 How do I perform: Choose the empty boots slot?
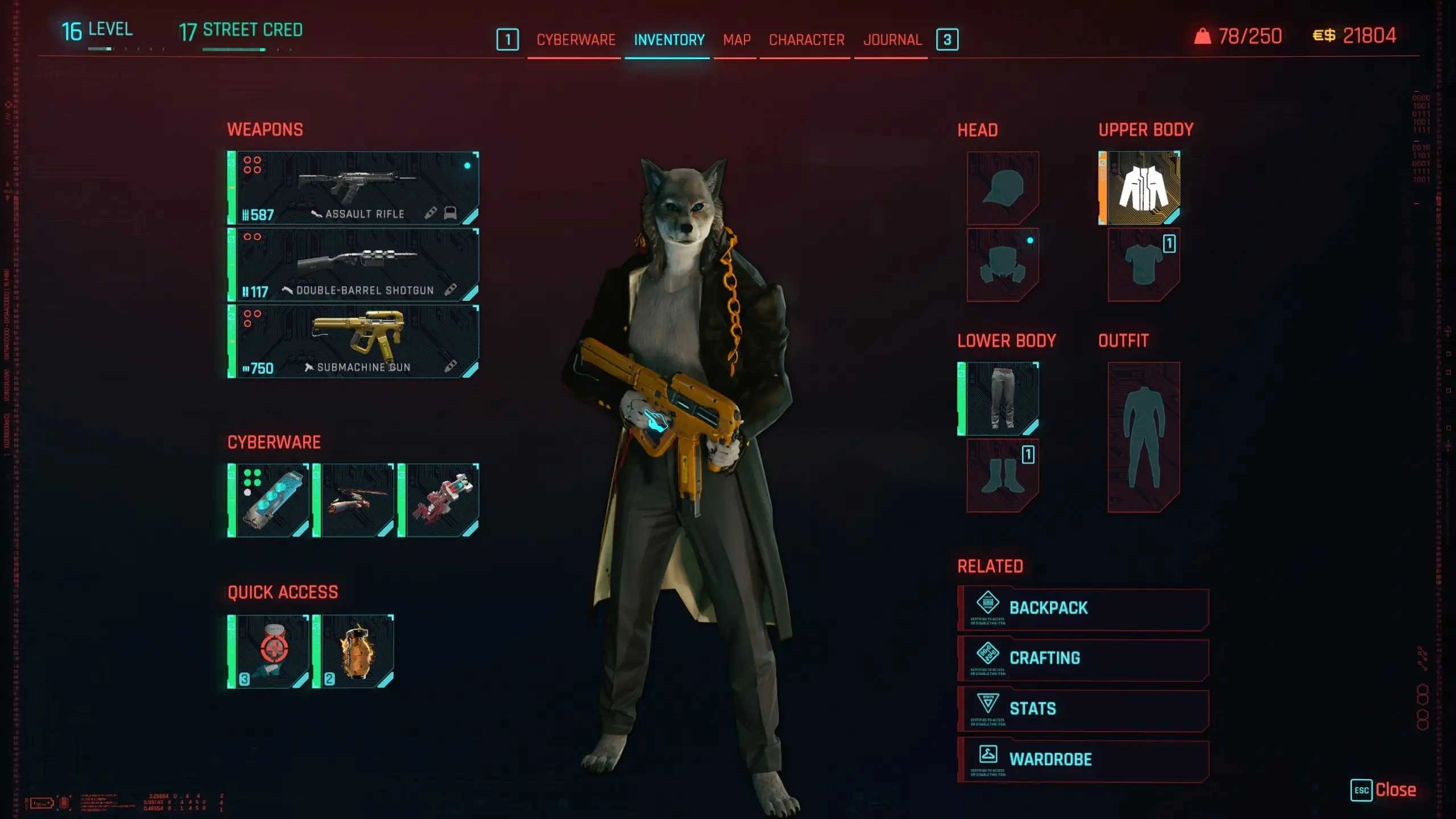1003,475
